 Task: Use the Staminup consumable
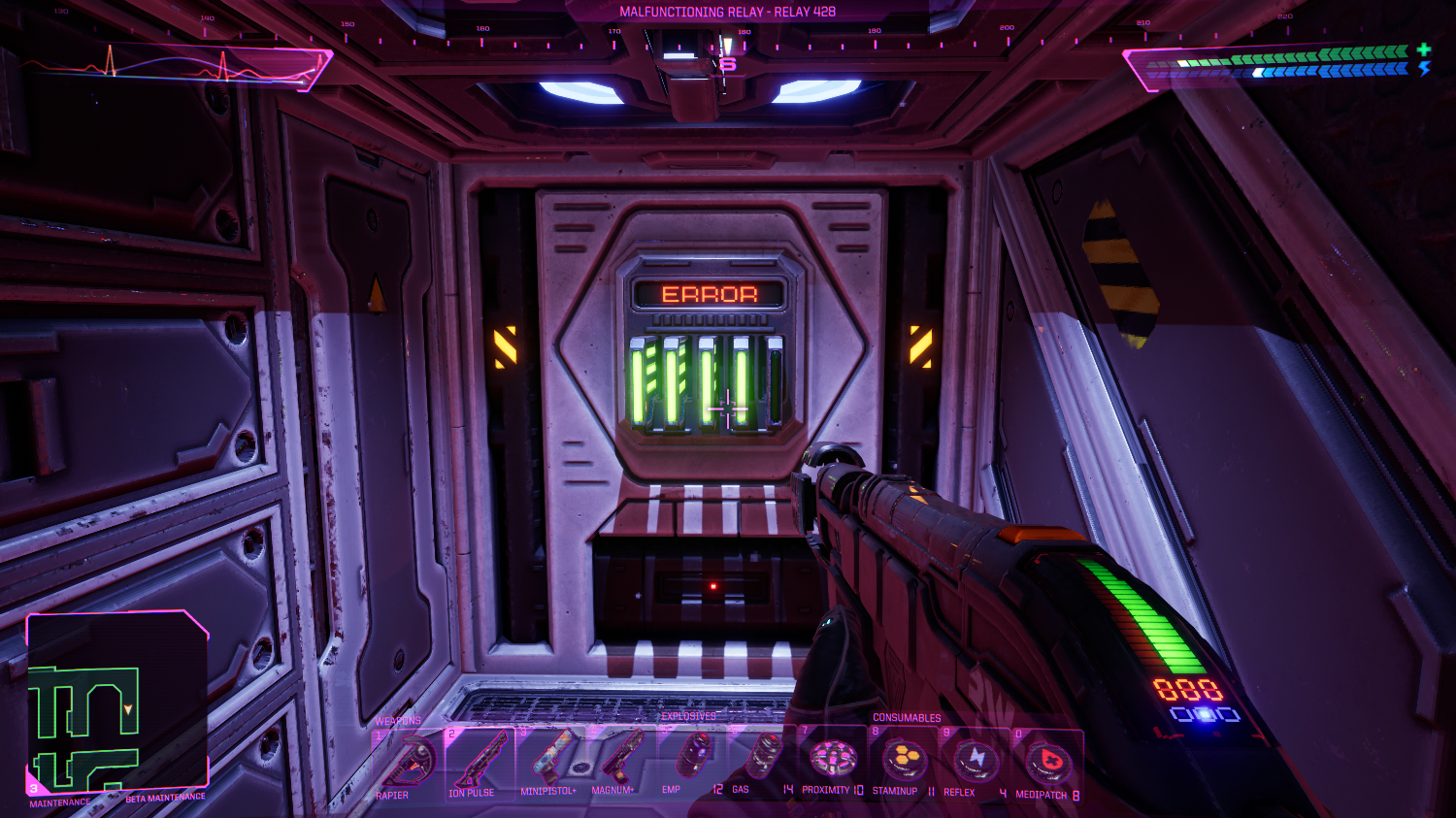pyautogui.click(x=904, y=759)
